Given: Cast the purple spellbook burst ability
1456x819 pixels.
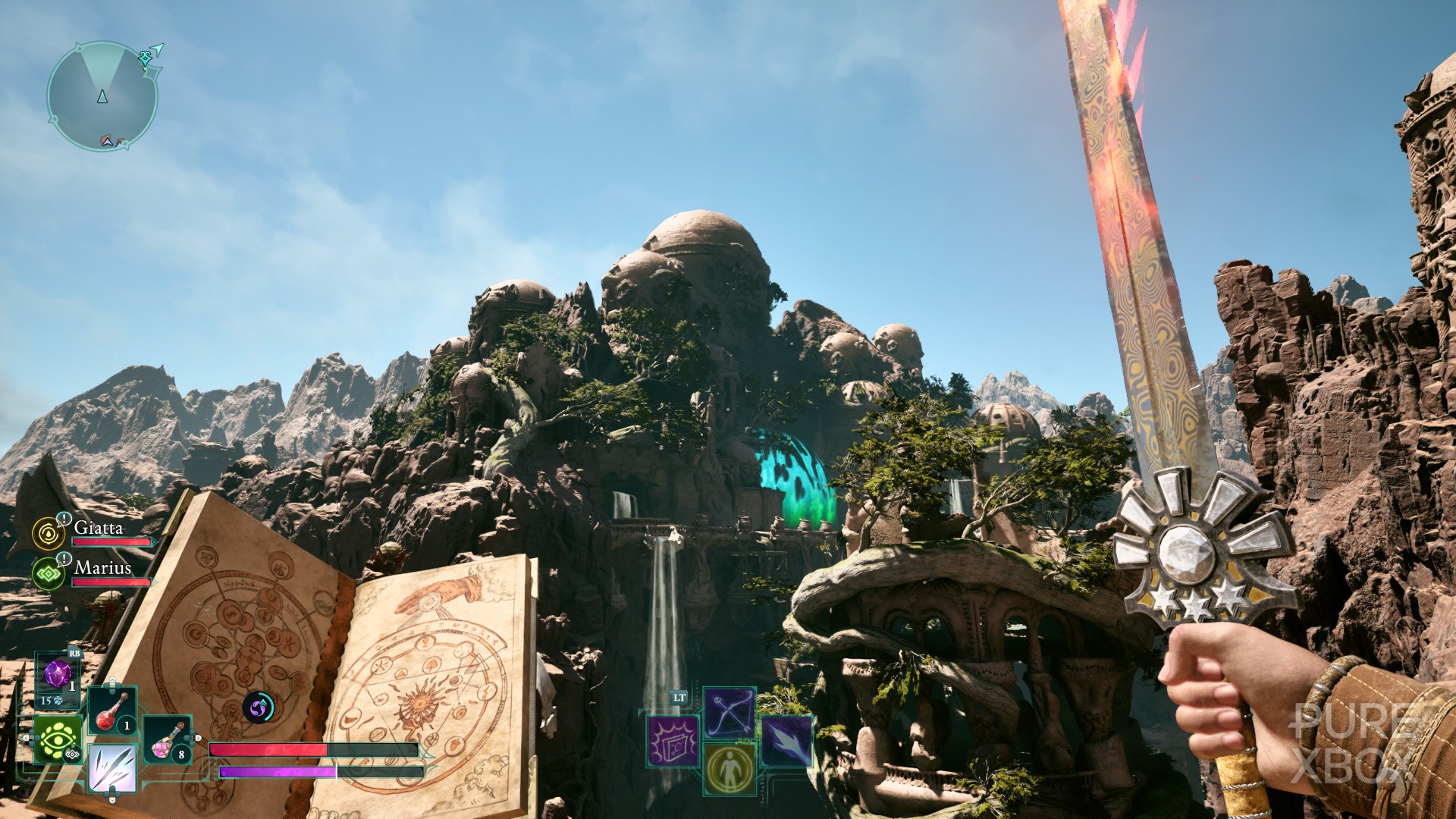Looking at the screenshot, I should 673,740.
